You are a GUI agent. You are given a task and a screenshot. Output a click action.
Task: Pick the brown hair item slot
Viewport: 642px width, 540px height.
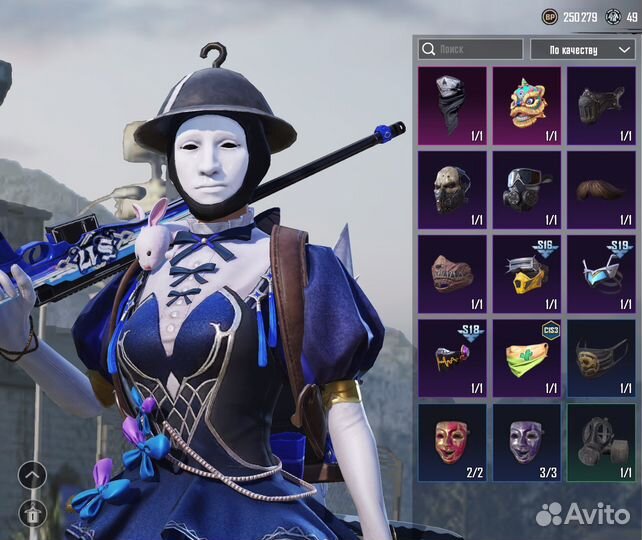pyautogui.click(x=601, y=188)
